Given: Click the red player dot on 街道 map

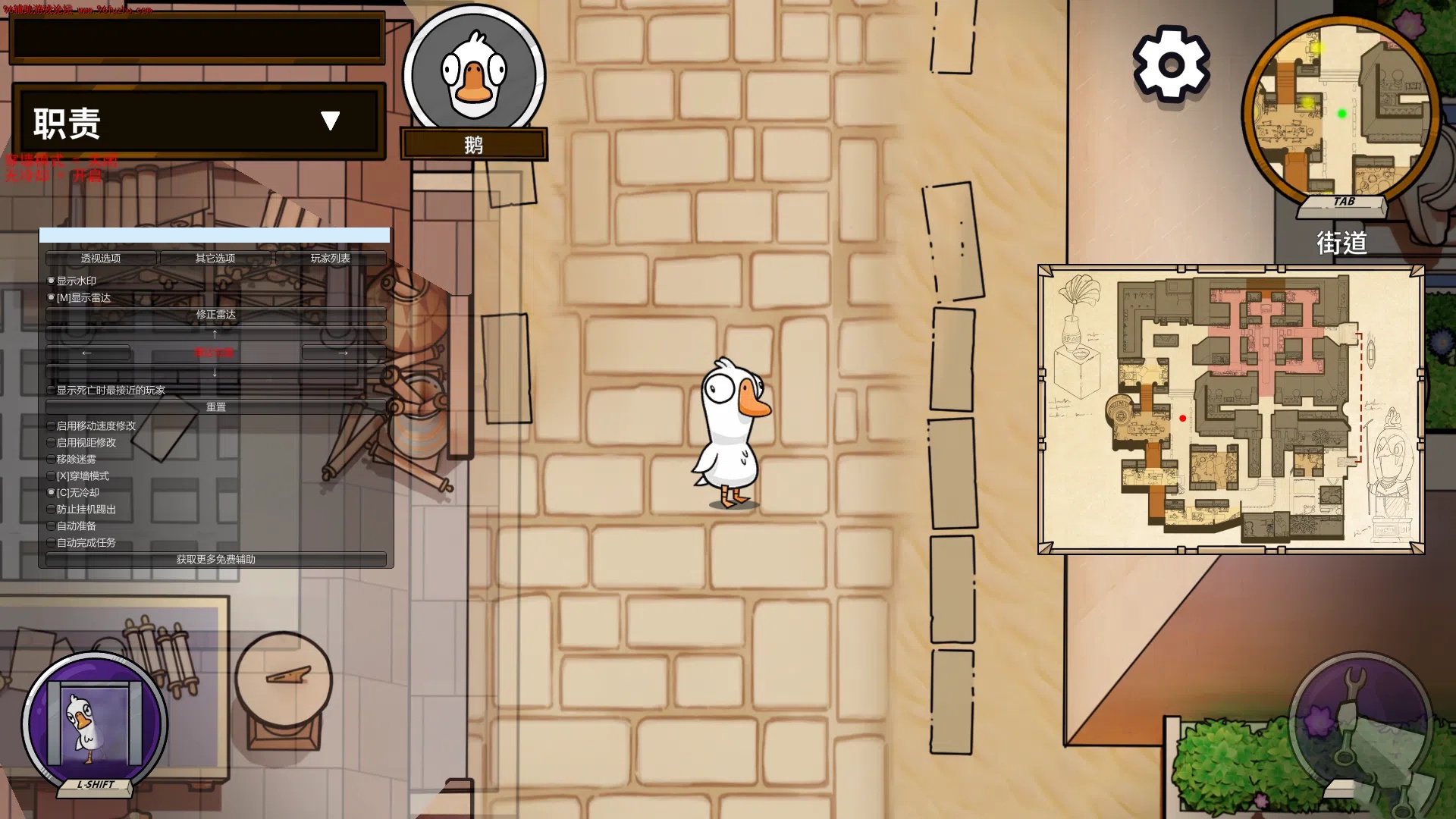Looking at the screenshot, I should click(x=1183, y=417).
